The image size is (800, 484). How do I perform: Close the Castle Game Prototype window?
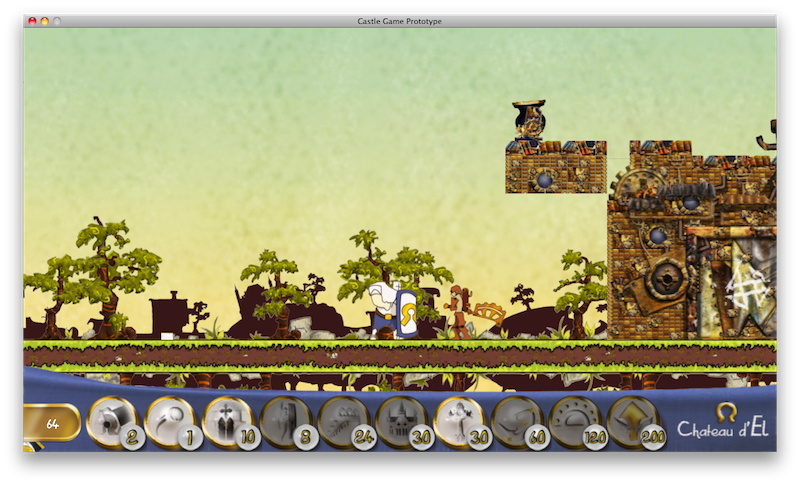32,21
